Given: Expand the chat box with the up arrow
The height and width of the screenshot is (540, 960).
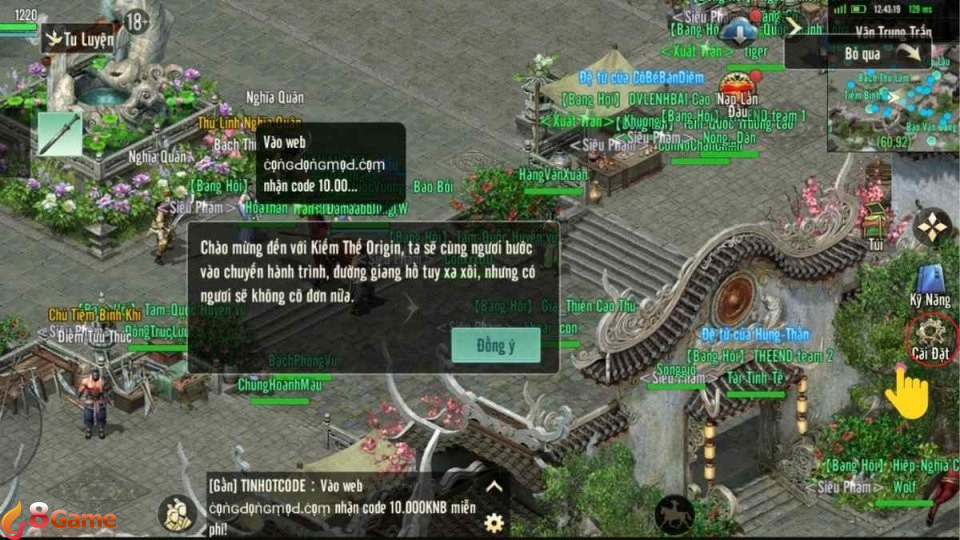Looking at the screenshot, I should click(494, 487).
